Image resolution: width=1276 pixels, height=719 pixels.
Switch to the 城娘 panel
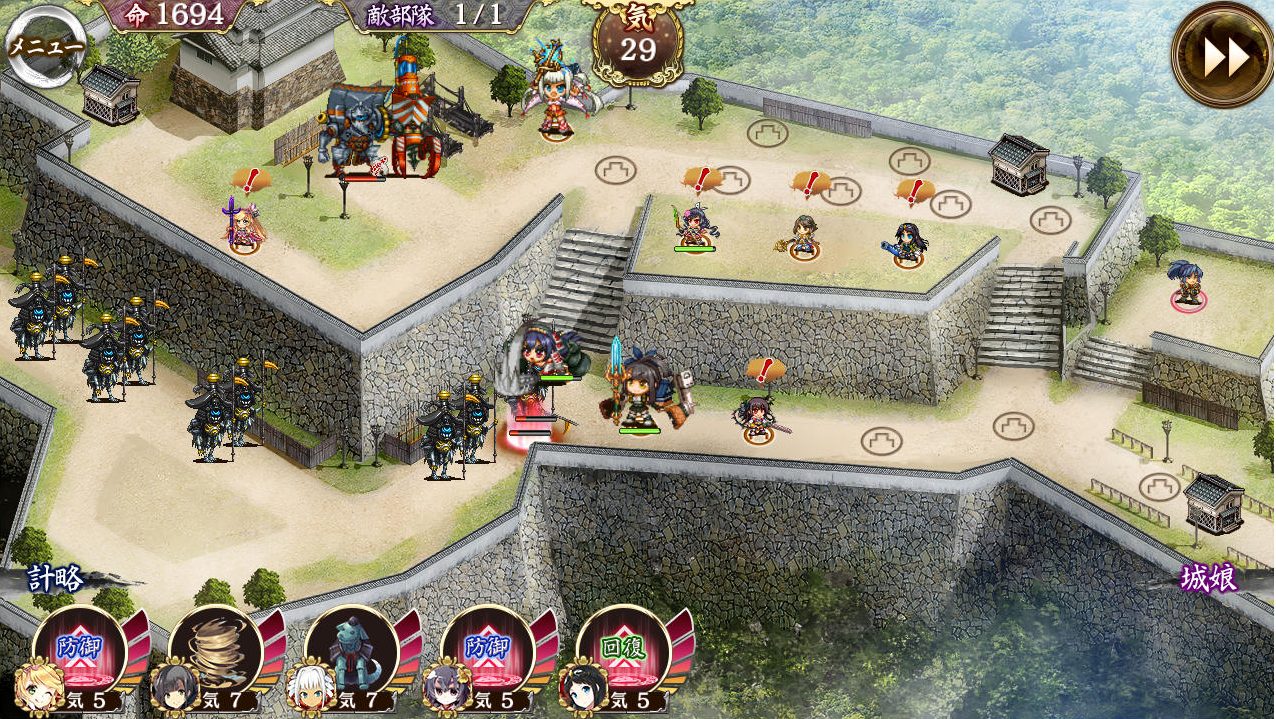point(1208,578)
